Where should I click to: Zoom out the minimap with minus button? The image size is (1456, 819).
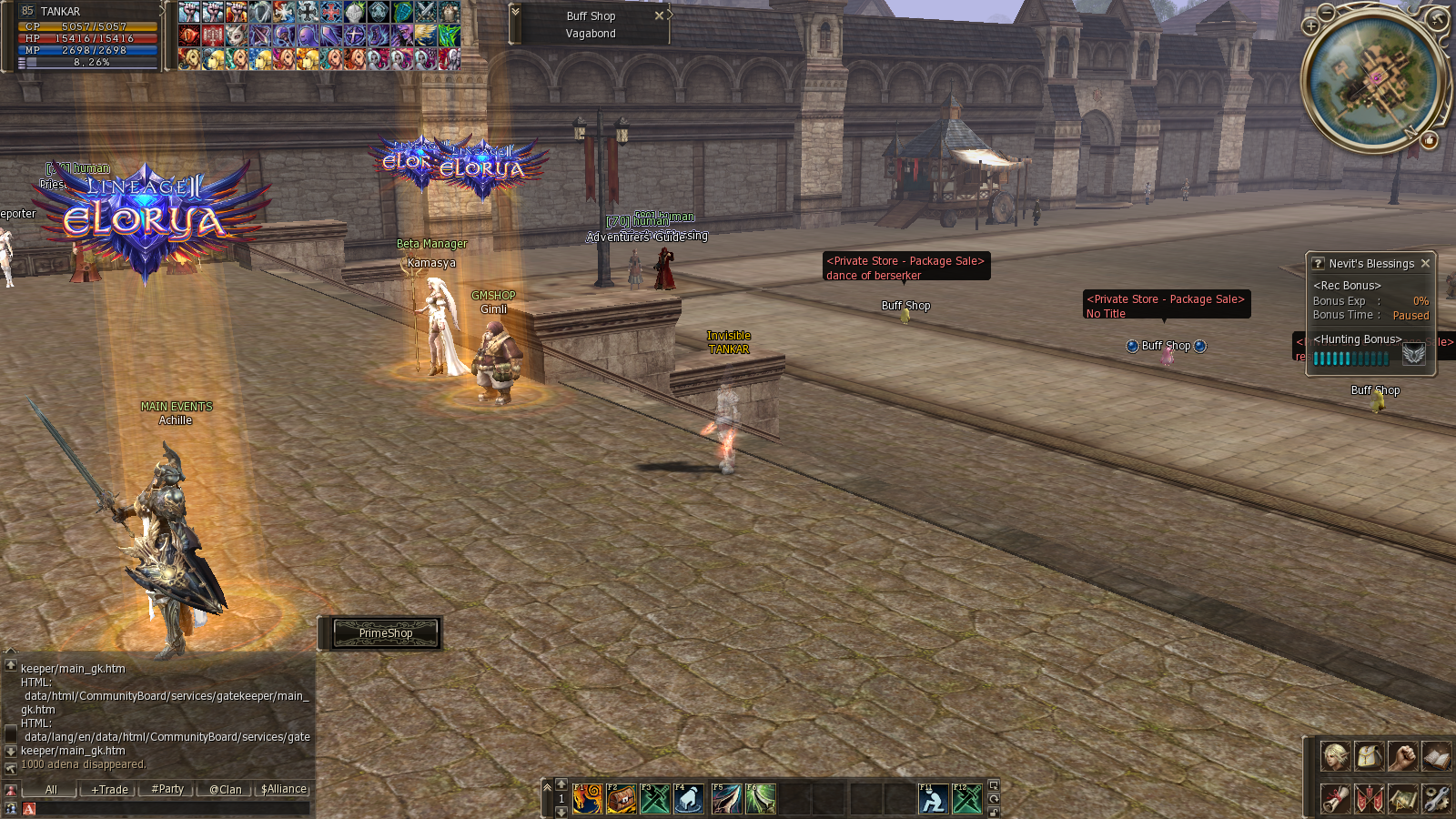[x=1327, y=12]
